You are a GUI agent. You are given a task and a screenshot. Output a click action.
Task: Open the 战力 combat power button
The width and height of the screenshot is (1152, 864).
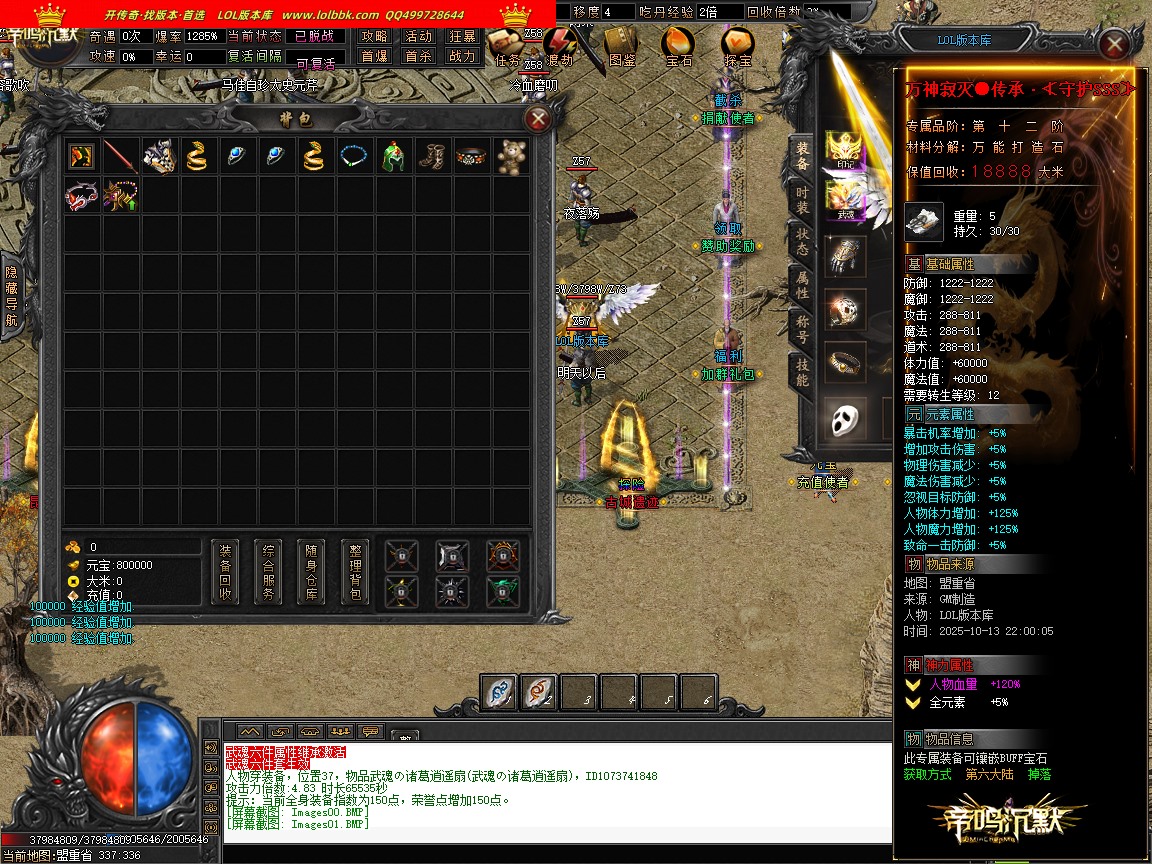tap(462, 57)
